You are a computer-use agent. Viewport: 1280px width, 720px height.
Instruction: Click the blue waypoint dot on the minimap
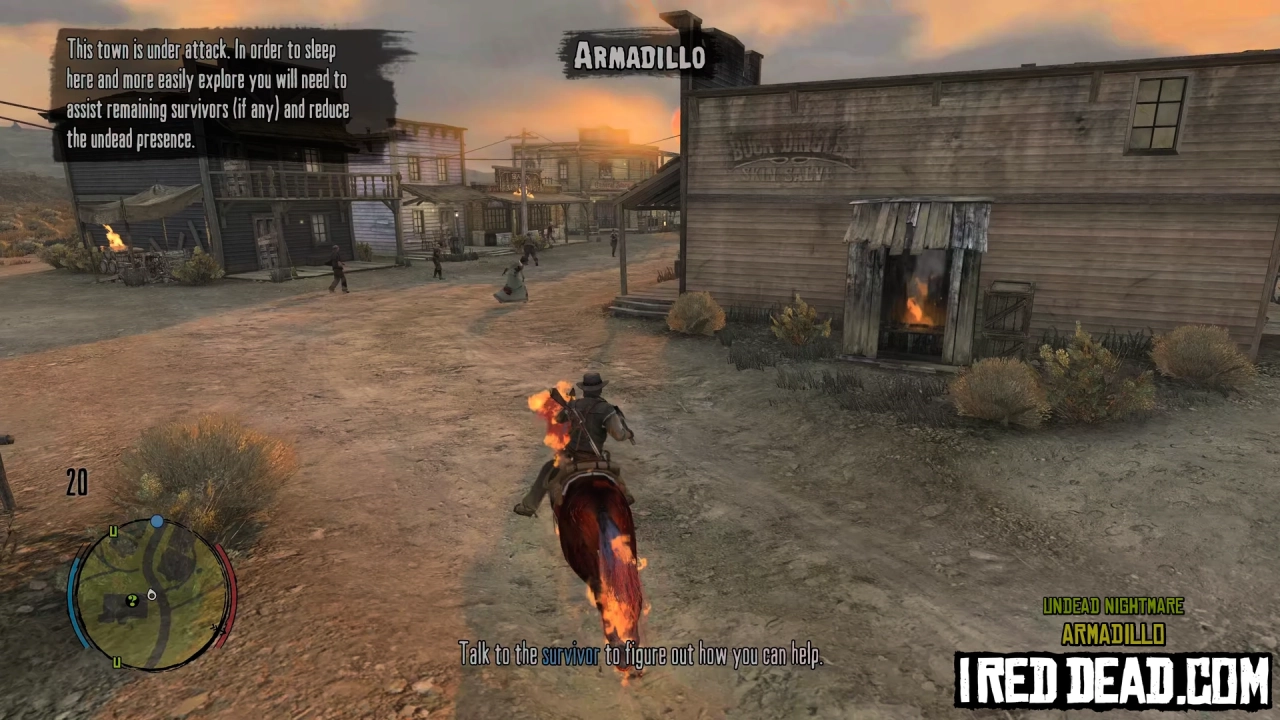tap(157, 521)
